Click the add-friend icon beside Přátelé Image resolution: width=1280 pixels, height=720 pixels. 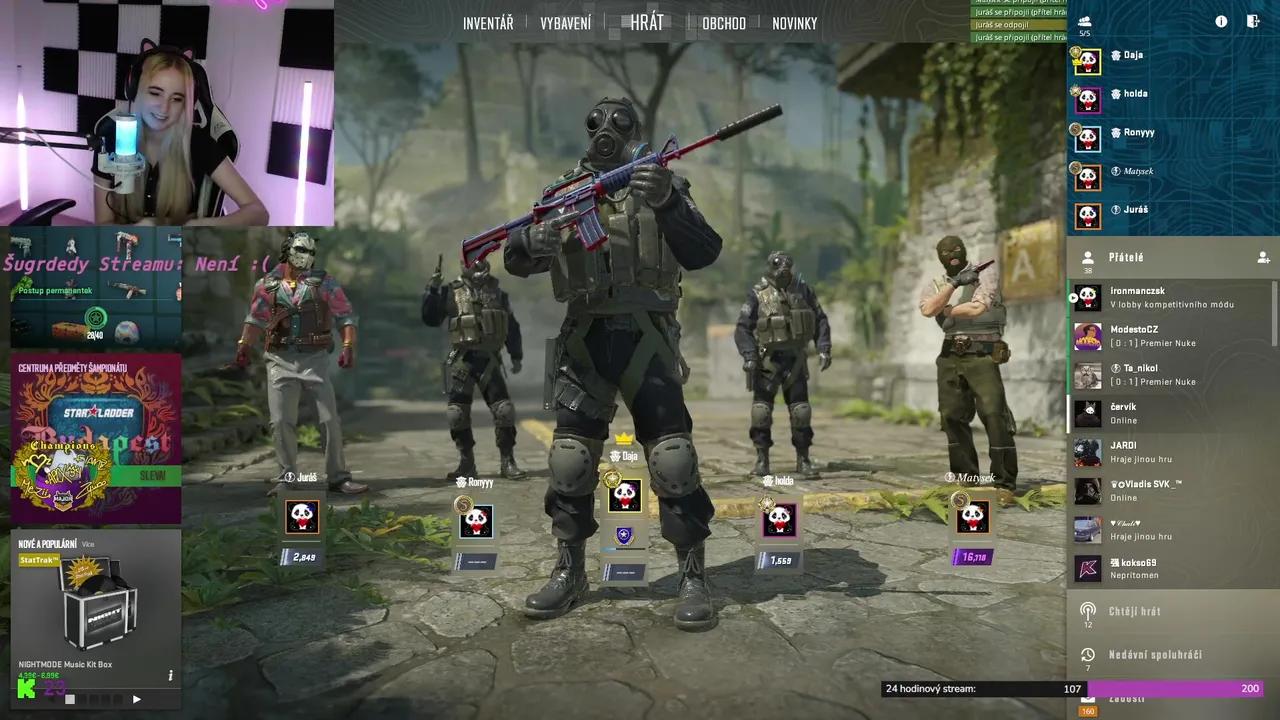pos(1262,257)
